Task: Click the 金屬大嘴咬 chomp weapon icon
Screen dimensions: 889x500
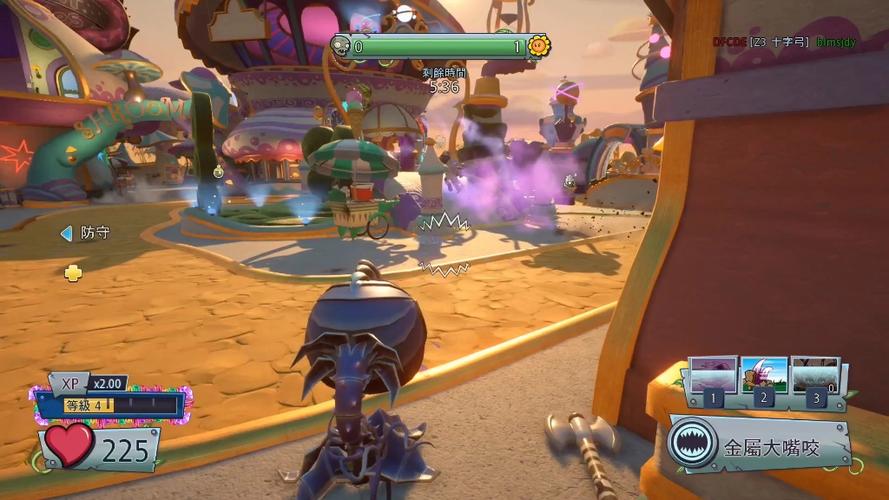Action: tap(690, 446)
